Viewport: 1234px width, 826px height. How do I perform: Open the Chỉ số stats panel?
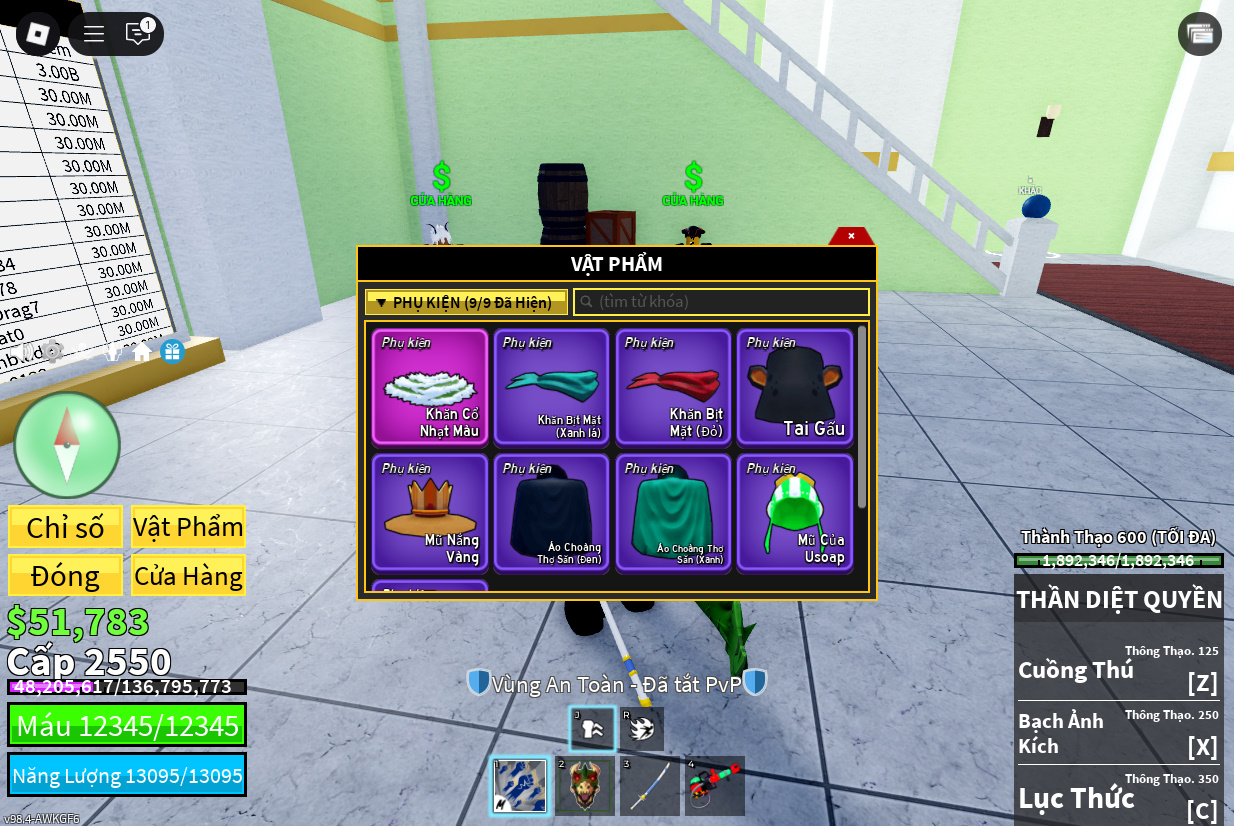tap(65, 527)
